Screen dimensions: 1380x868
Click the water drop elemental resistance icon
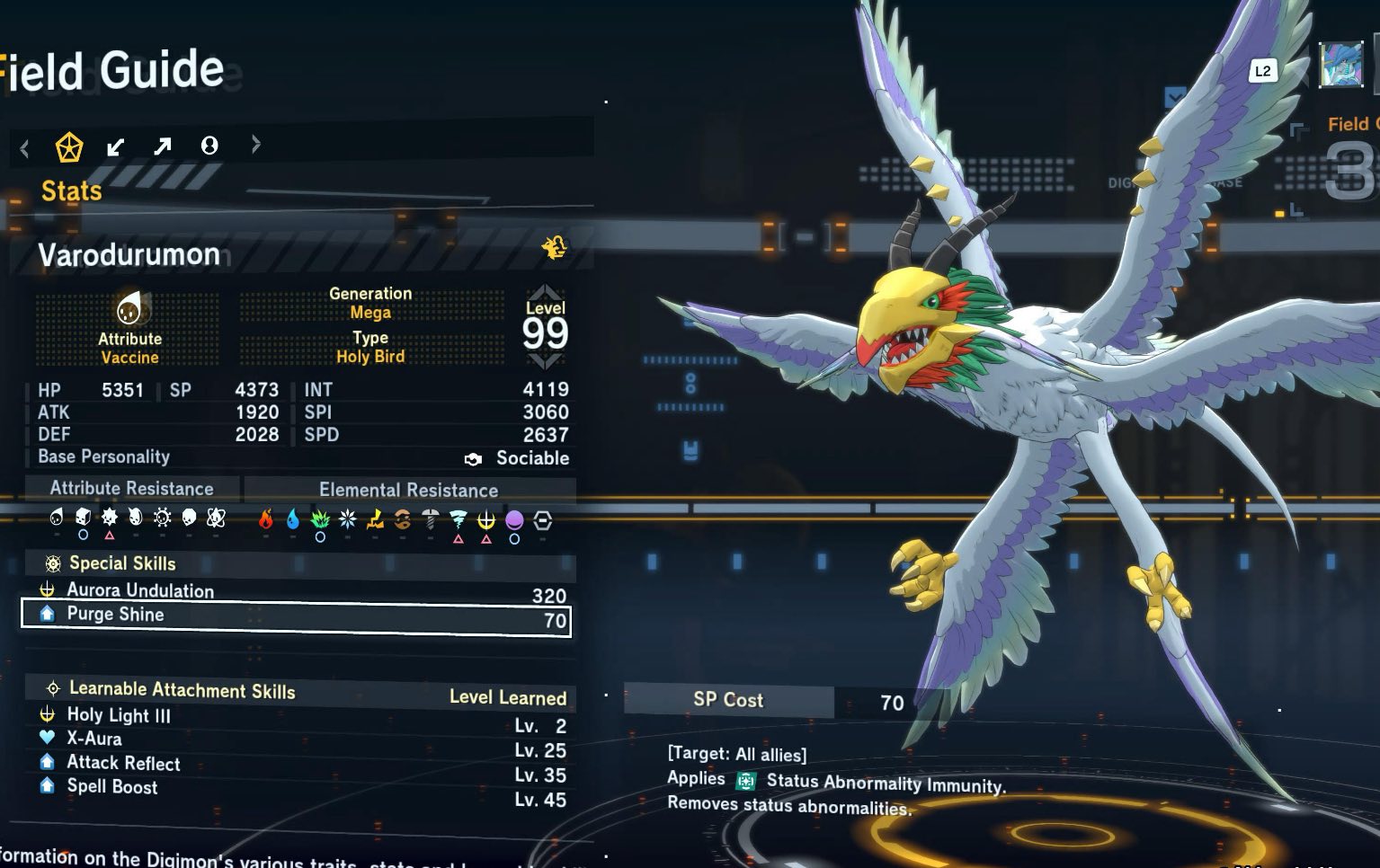pyautogui.click(x=292, y=519)
